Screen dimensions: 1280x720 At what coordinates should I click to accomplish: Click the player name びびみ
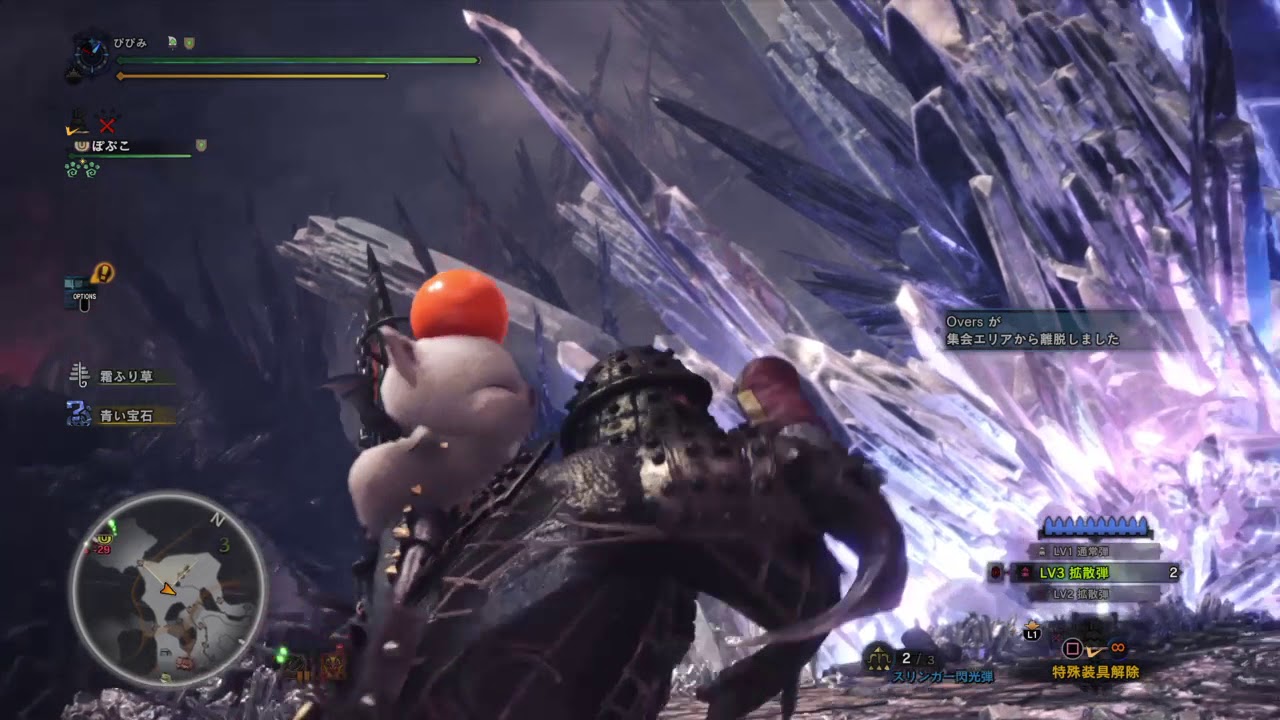pyautogui.click(x=130, y=43)
